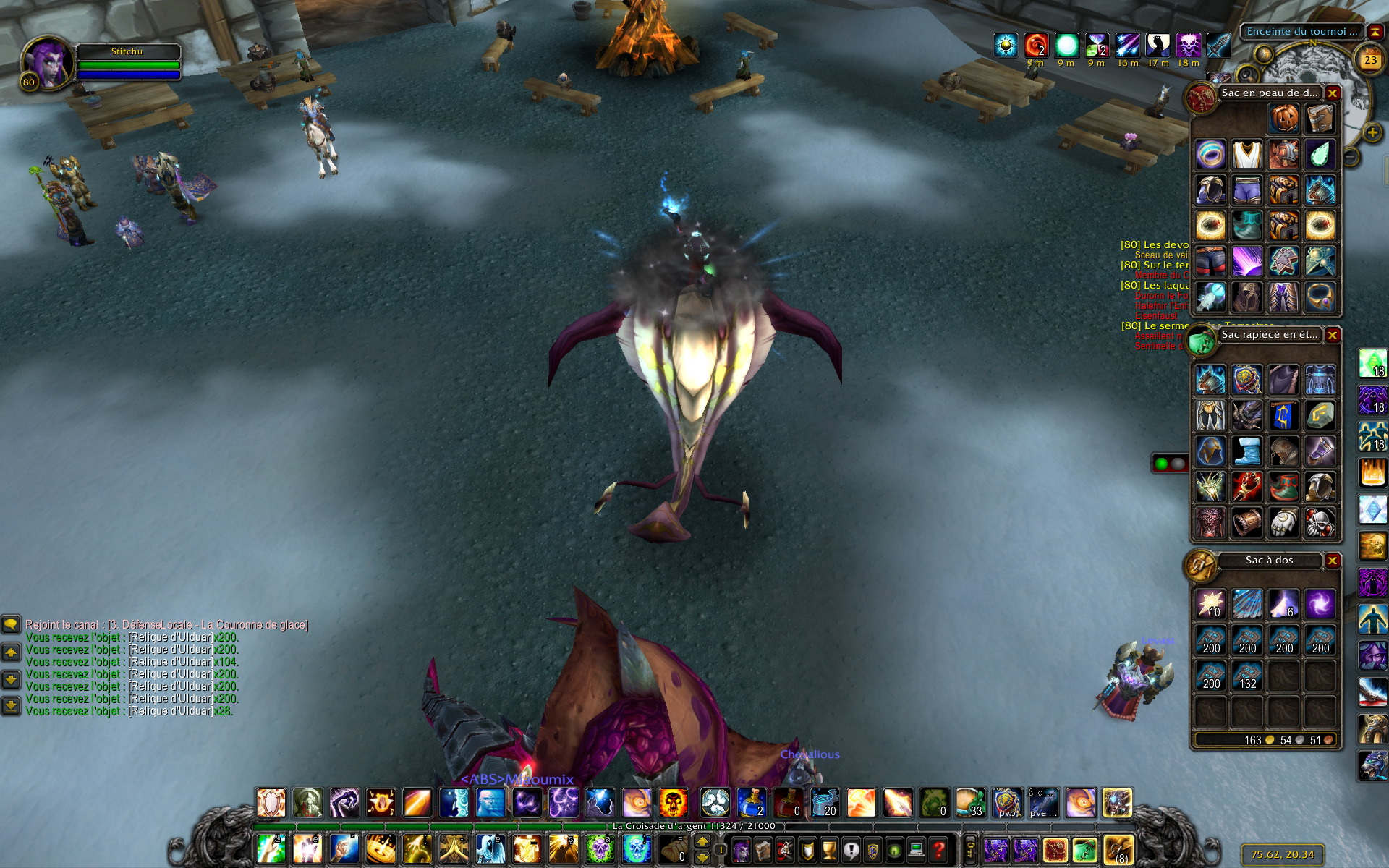Close the Sac rapiécé bag window
The image size is (1389, 868).
[1332, 335]
